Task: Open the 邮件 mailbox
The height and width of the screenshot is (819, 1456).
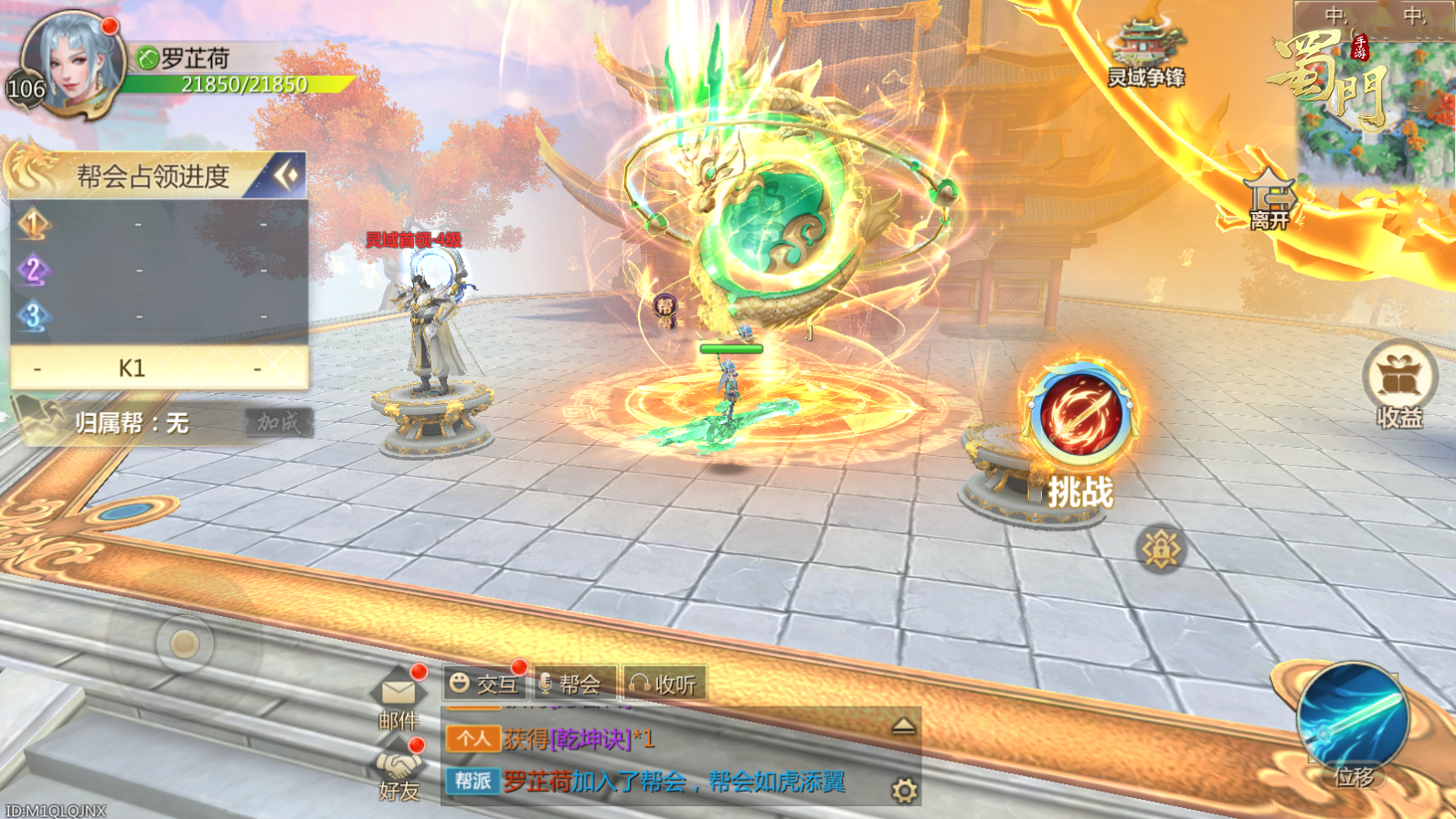Action: pyautogui.click(x=399, y=699)
